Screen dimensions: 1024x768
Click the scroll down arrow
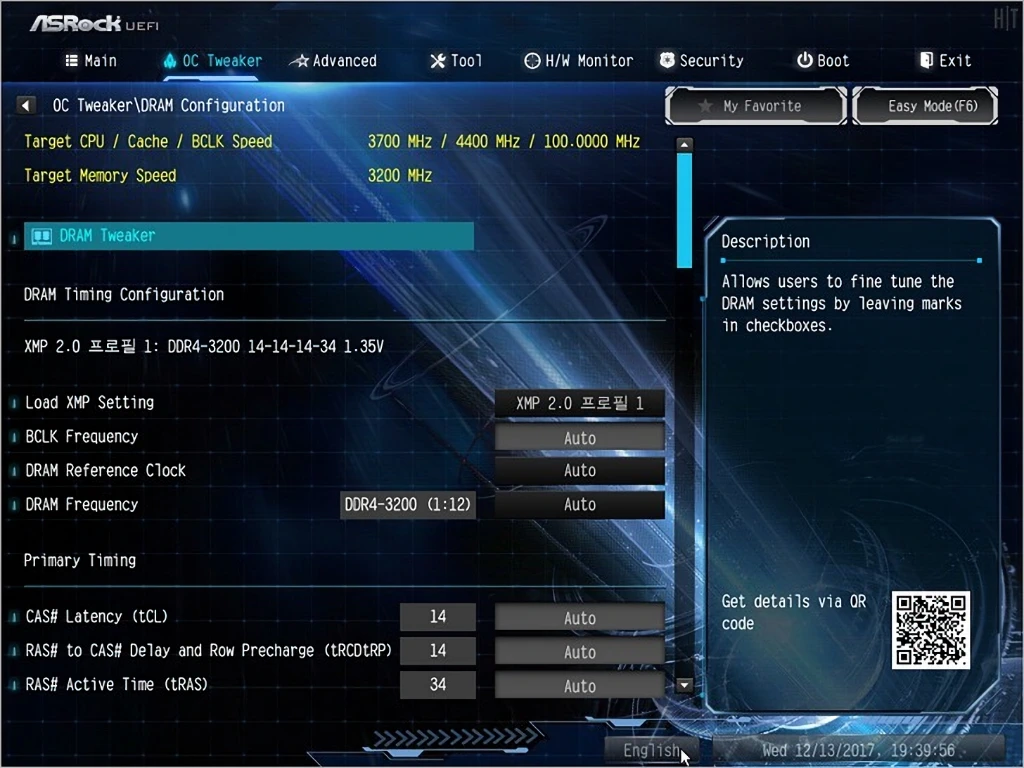click(685, 685)
